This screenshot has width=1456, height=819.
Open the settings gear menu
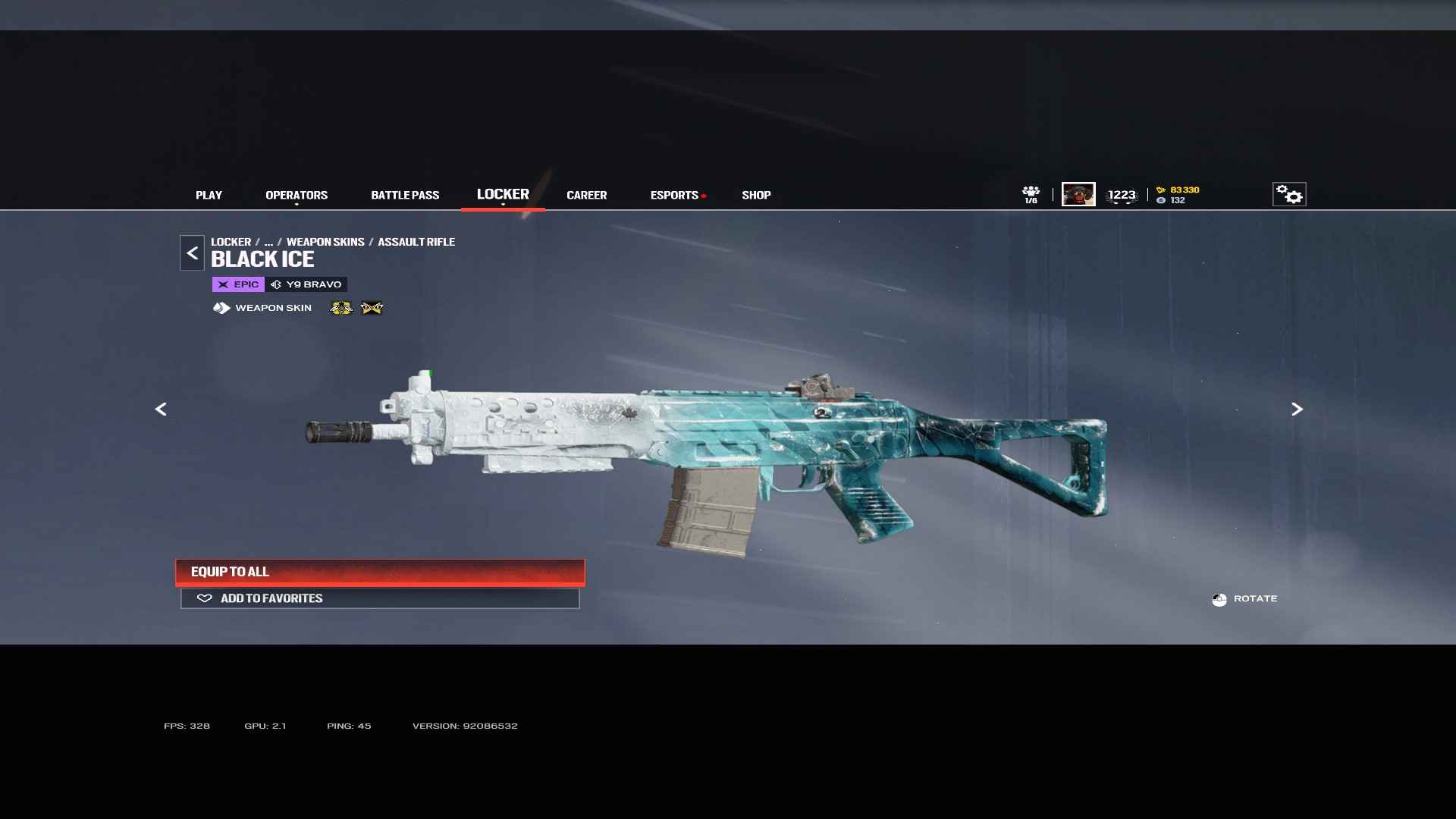1288,194
